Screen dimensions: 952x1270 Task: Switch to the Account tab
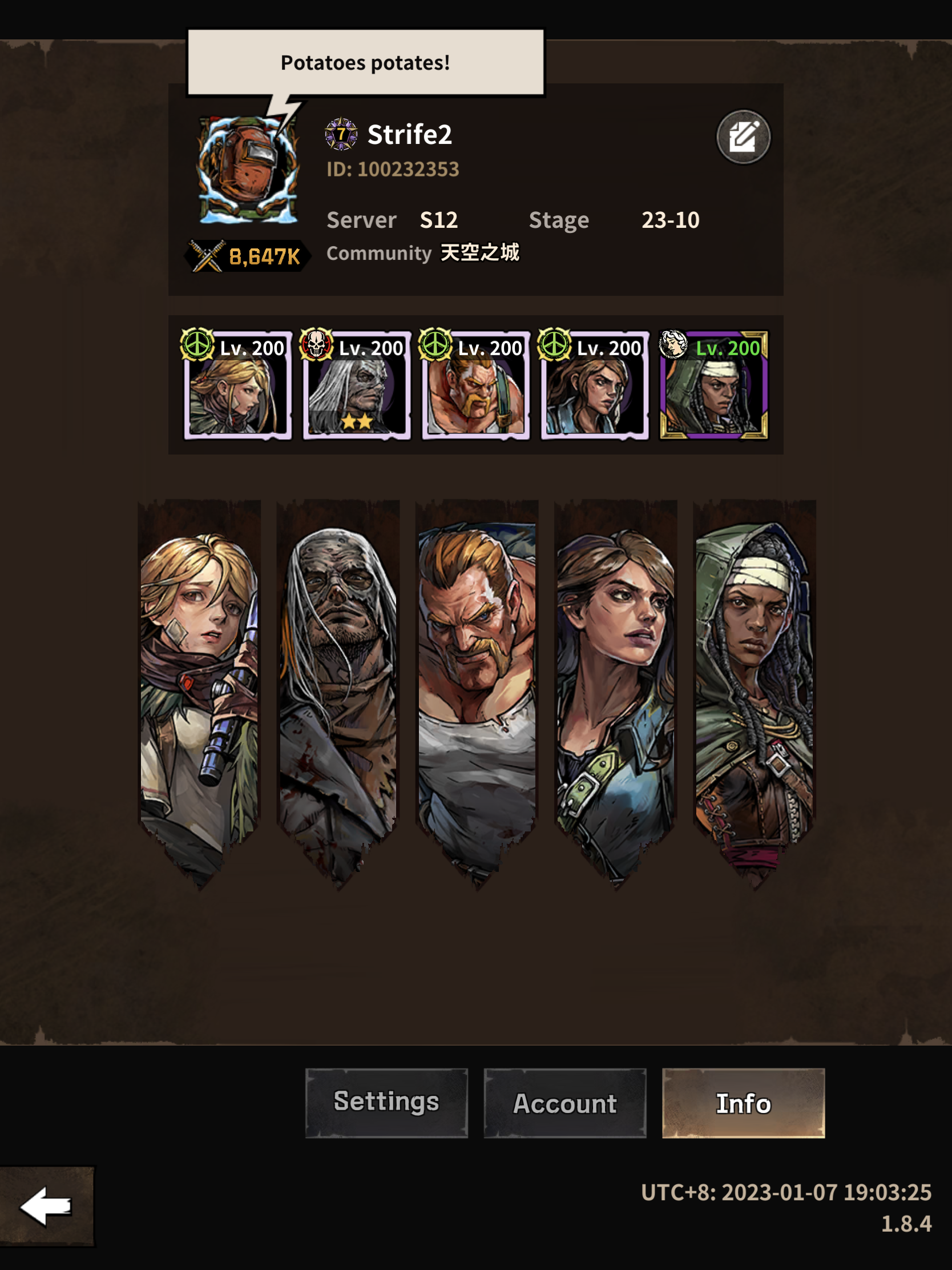point(564,1102)
